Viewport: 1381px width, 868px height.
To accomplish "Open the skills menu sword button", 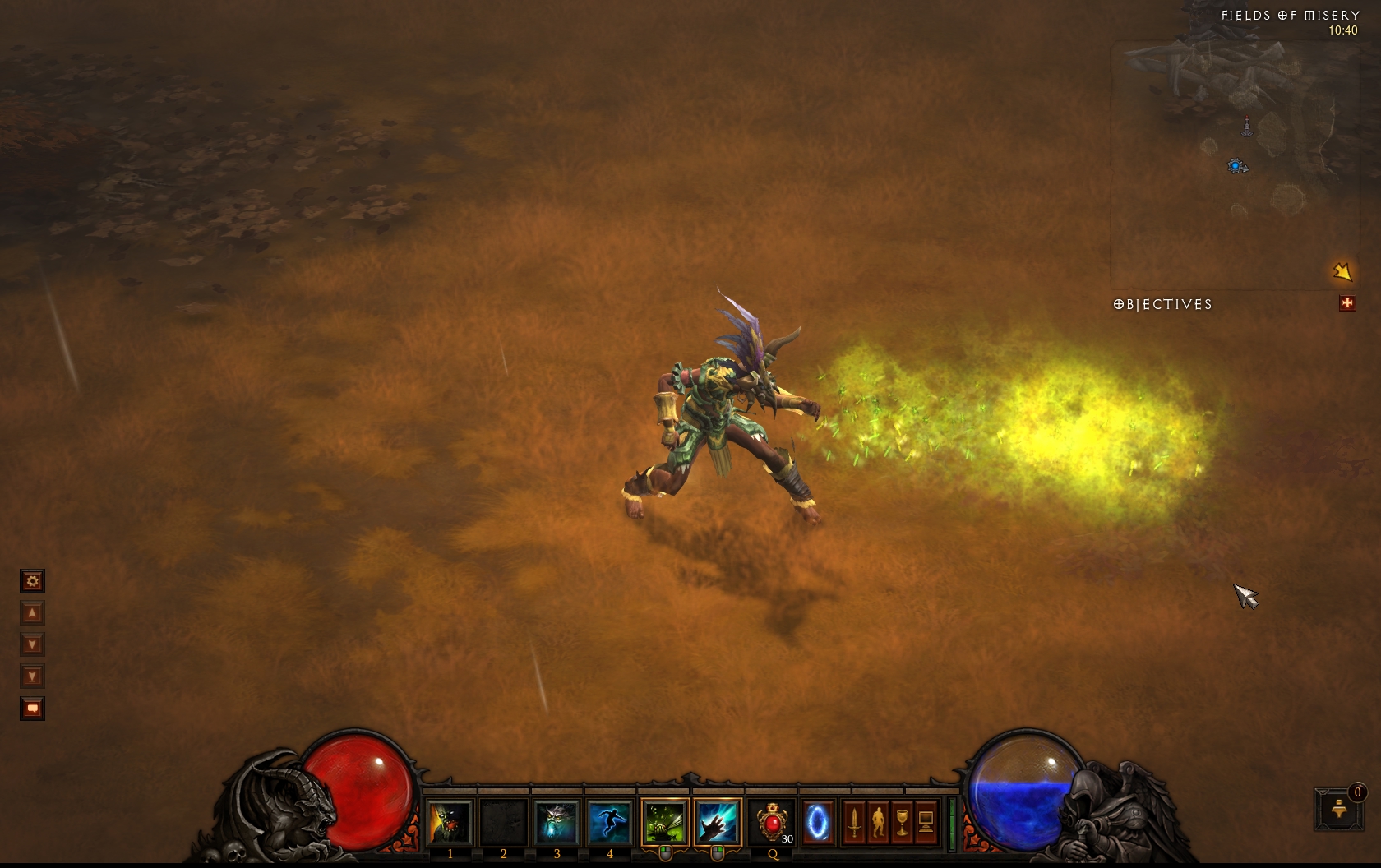I will (854, 822).
